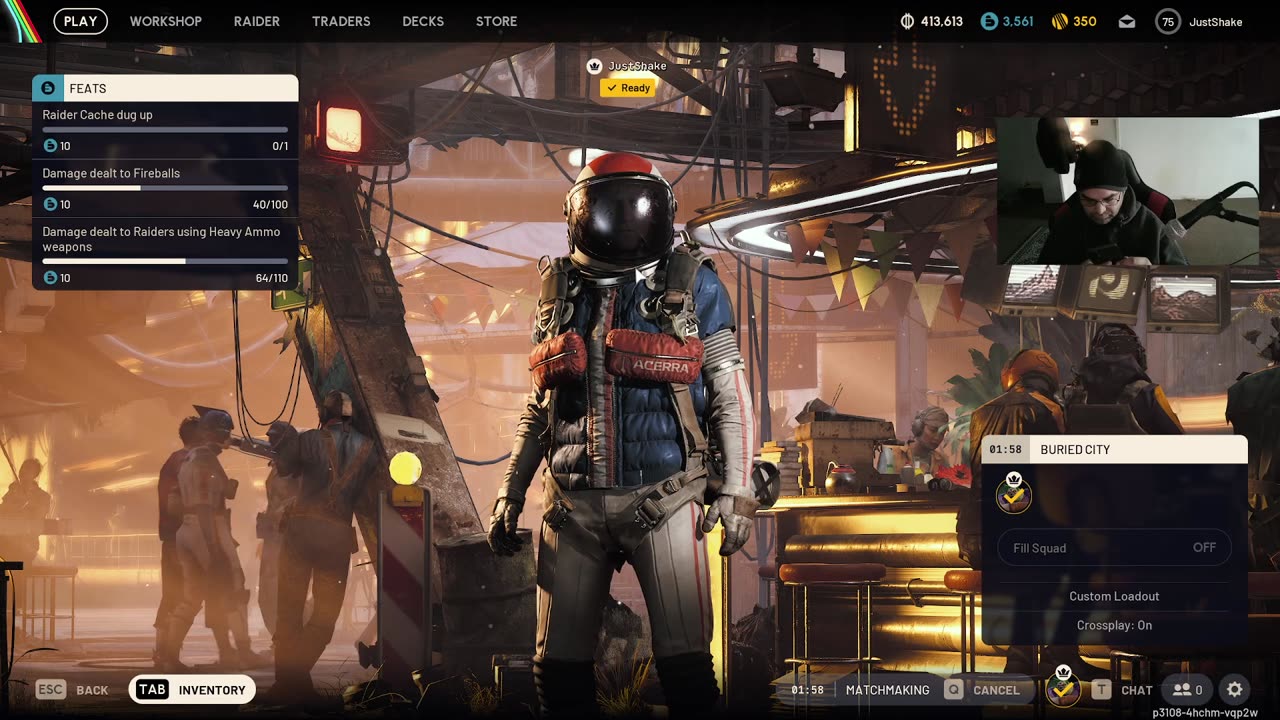1280x720 pixels.
Task: Open the Heavy Ammo weapons feat
Action: pos(165,254)
